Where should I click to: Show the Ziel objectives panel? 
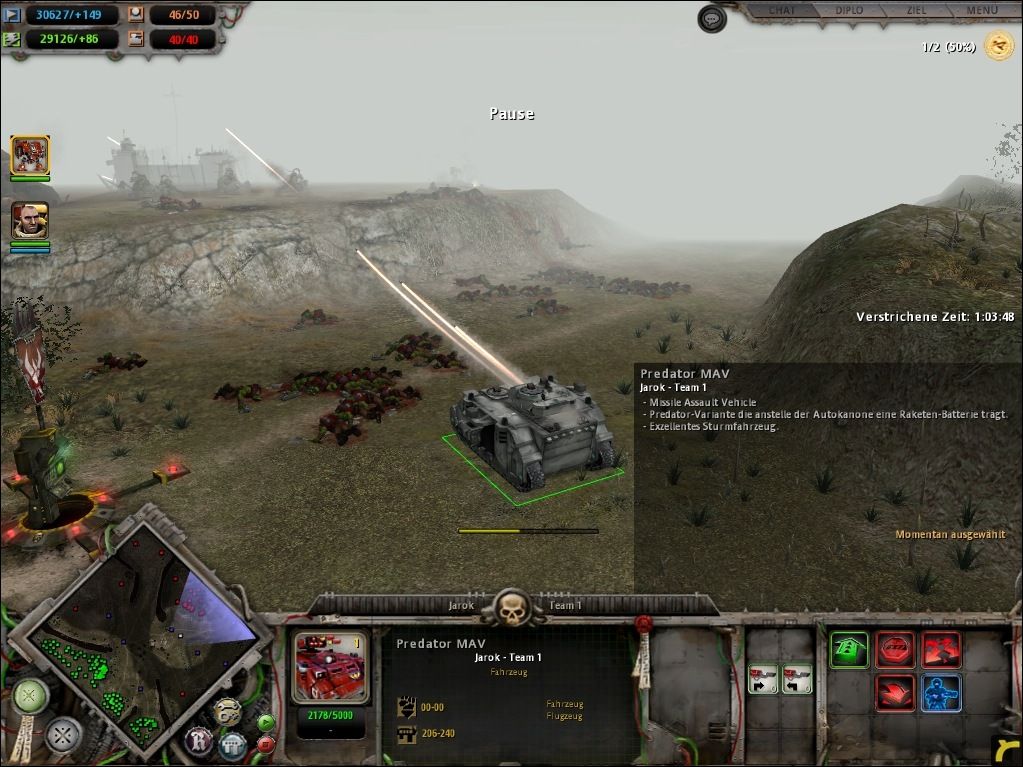pyautogui.click(x=915, y=11)
